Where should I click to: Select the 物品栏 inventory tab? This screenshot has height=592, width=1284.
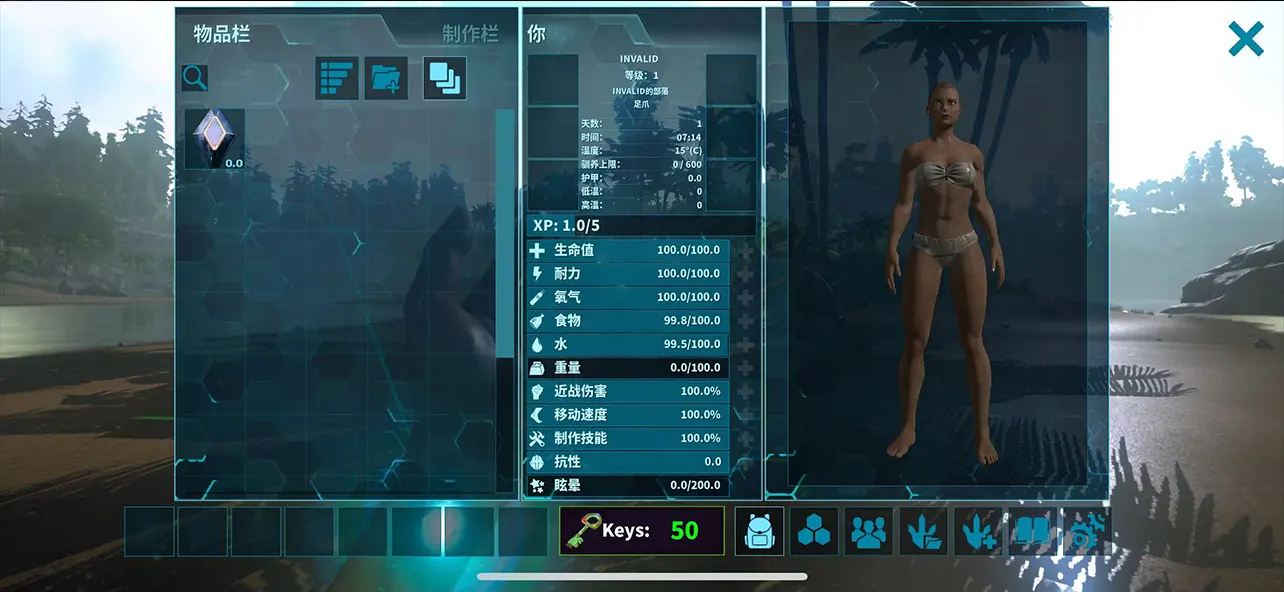(222, 34)
